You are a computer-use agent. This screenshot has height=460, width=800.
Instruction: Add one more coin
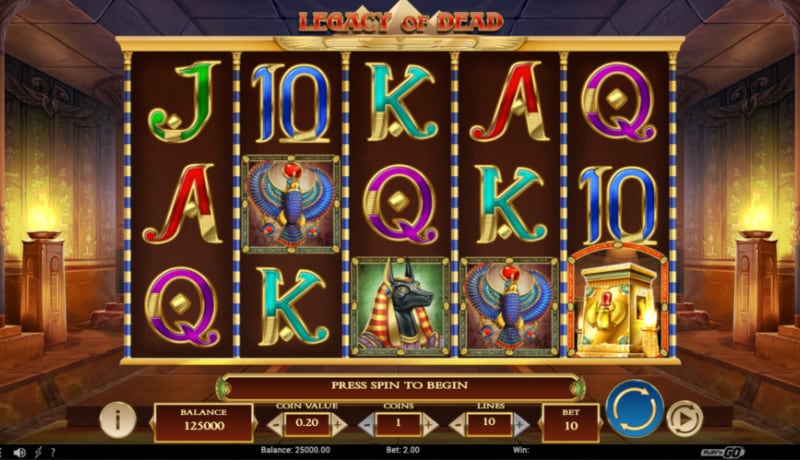430,423
